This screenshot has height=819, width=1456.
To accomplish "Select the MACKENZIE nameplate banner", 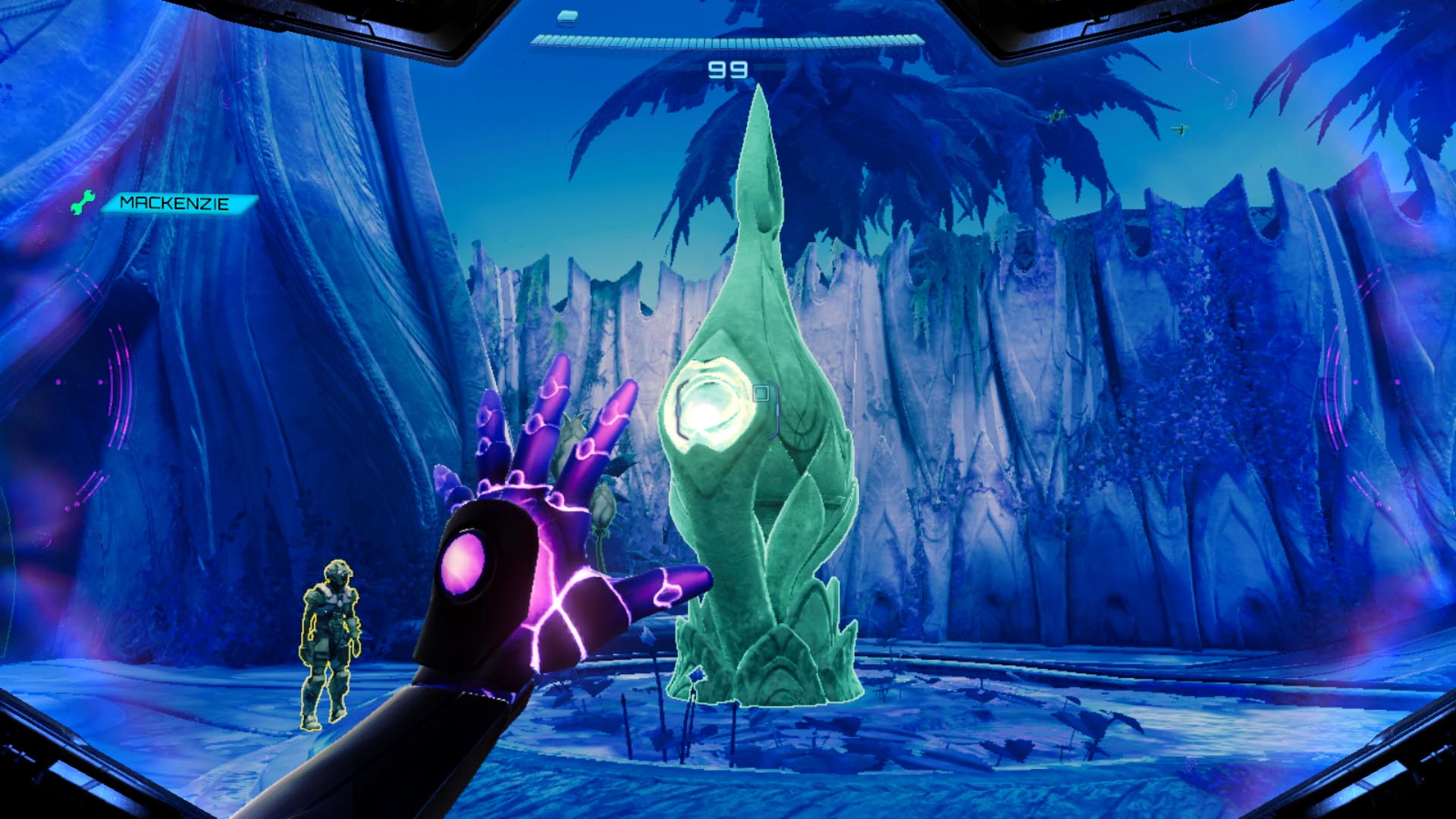I will tap(174, 202).
